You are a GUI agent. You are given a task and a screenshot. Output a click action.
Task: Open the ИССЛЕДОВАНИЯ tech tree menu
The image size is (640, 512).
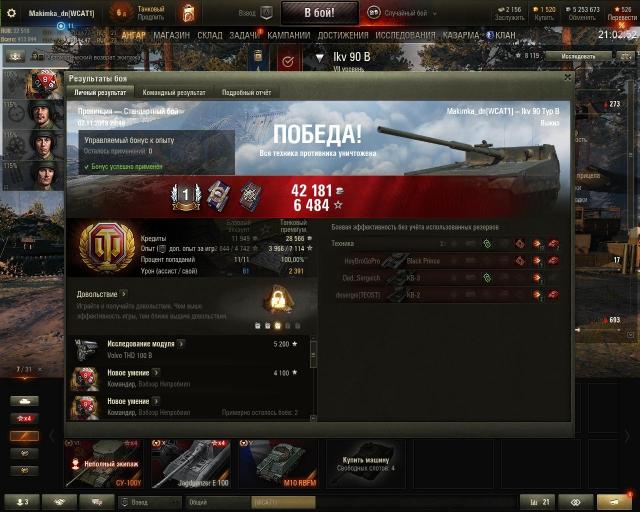405,35
